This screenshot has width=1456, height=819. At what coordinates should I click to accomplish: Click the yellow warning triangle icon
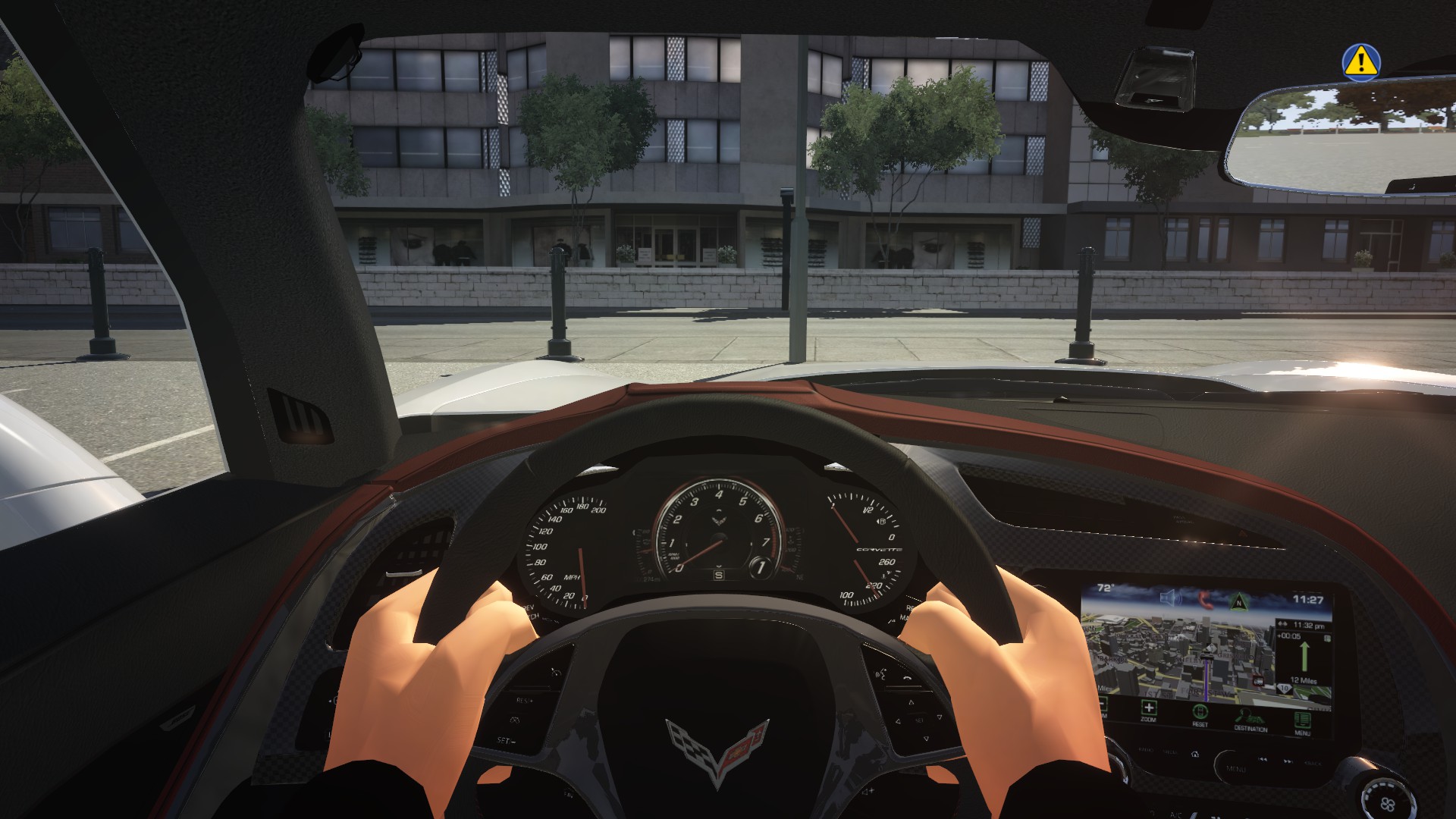tap(1361, 62)
